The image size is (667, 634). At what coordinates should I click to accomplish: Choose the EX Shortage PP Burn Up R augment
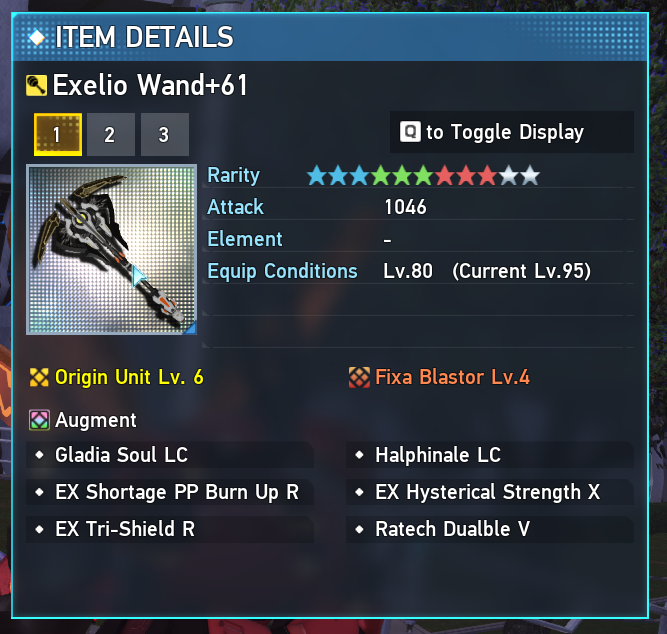pos(177,492)
